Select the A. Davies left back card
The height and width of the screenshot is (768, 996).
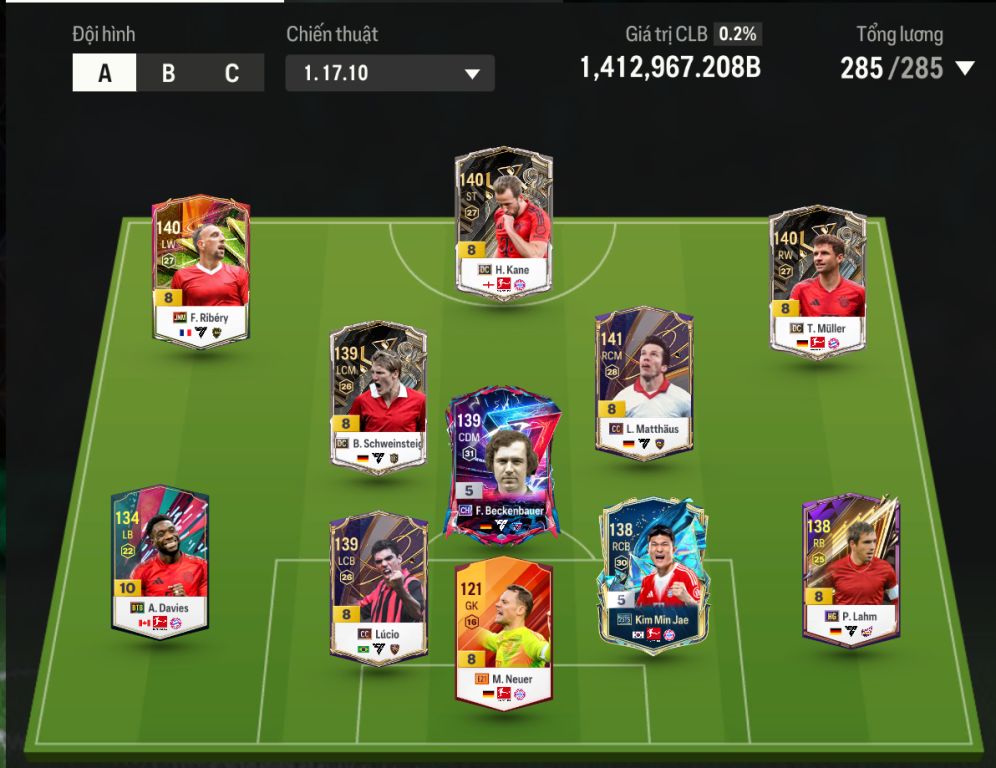(x=160, y=560)
